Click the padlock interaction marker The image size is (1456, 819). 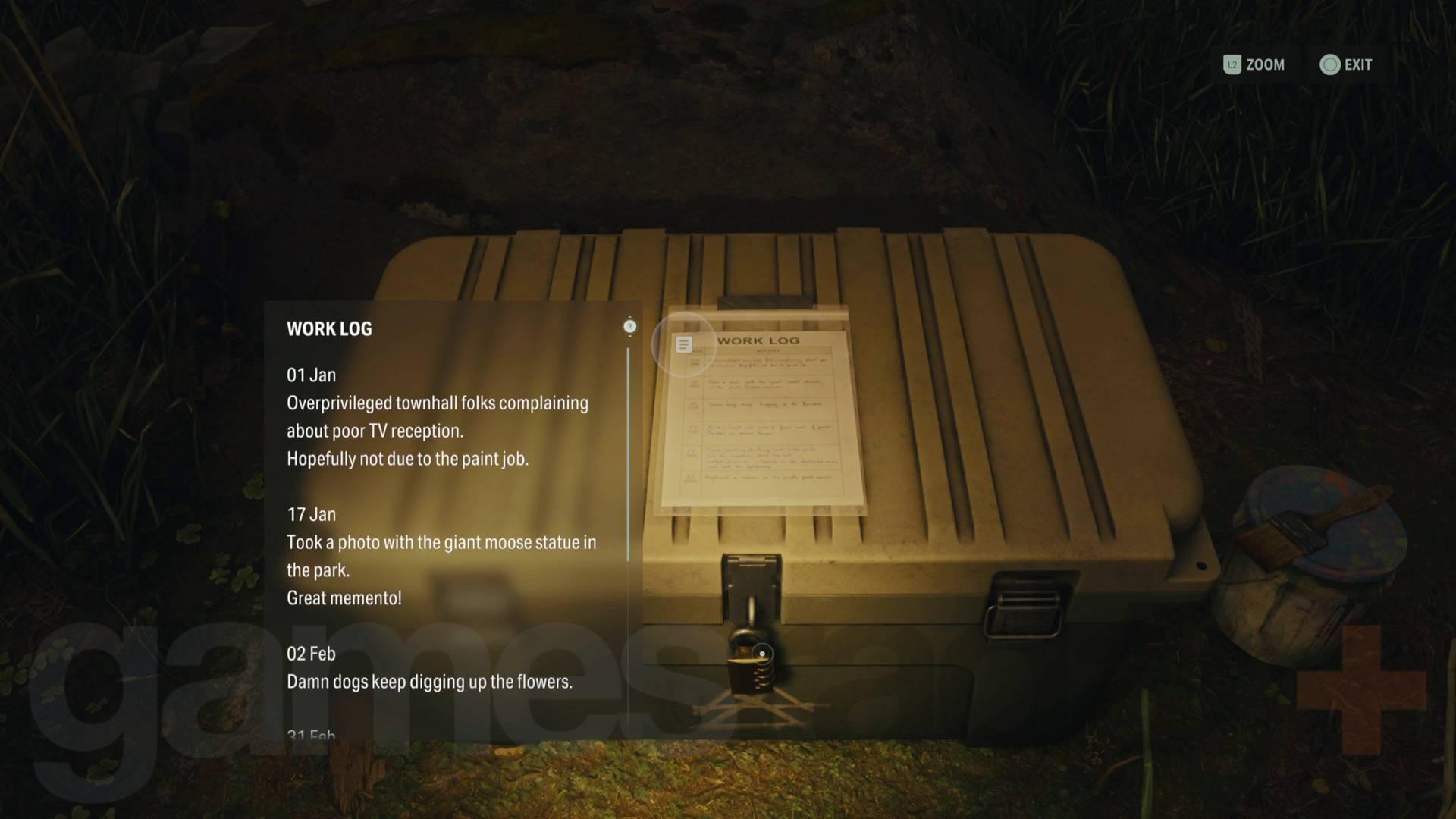point(761,653)
